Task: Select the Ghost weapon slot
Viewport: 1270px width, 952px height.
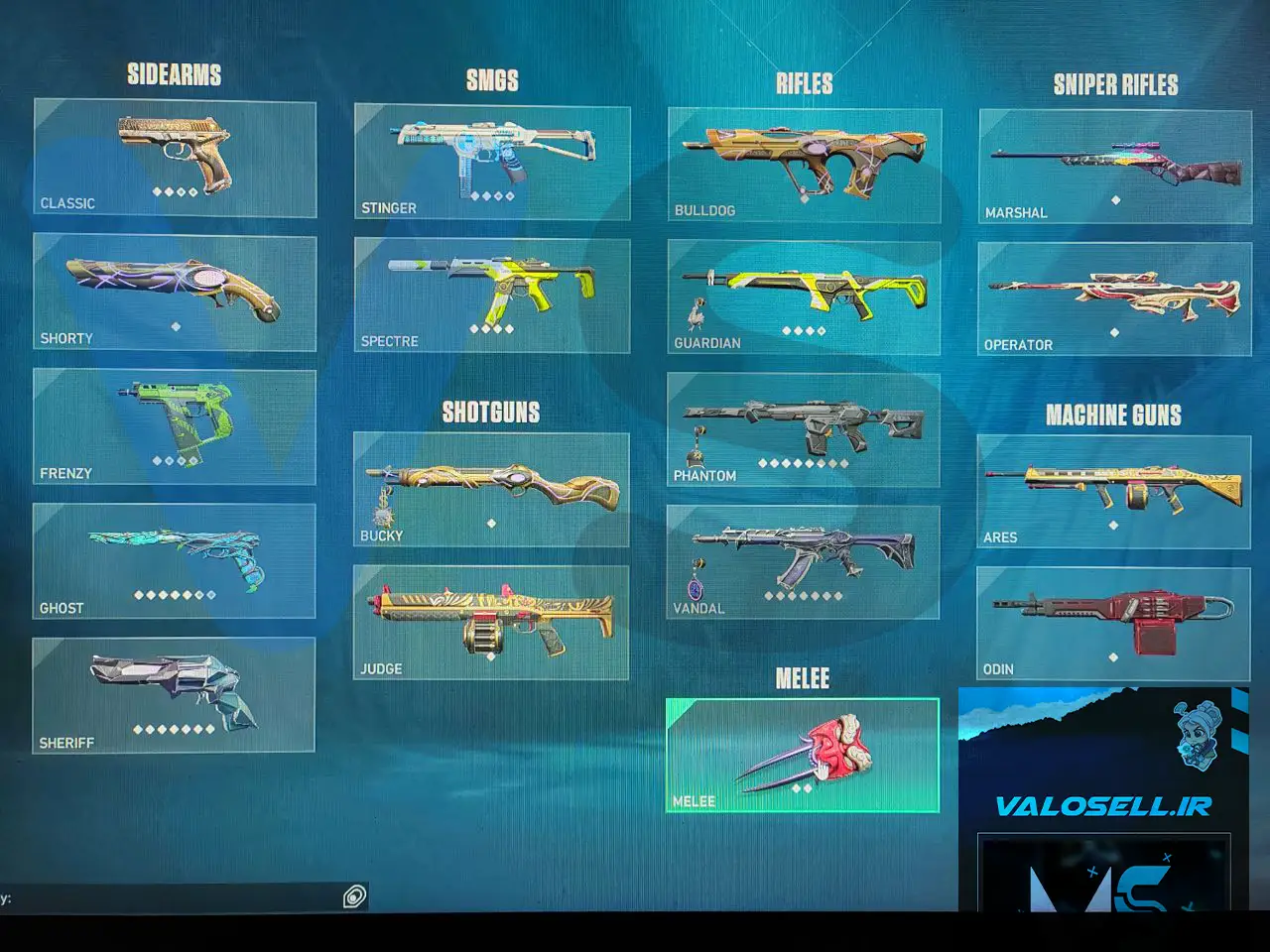Action: [x=175, y=561]
